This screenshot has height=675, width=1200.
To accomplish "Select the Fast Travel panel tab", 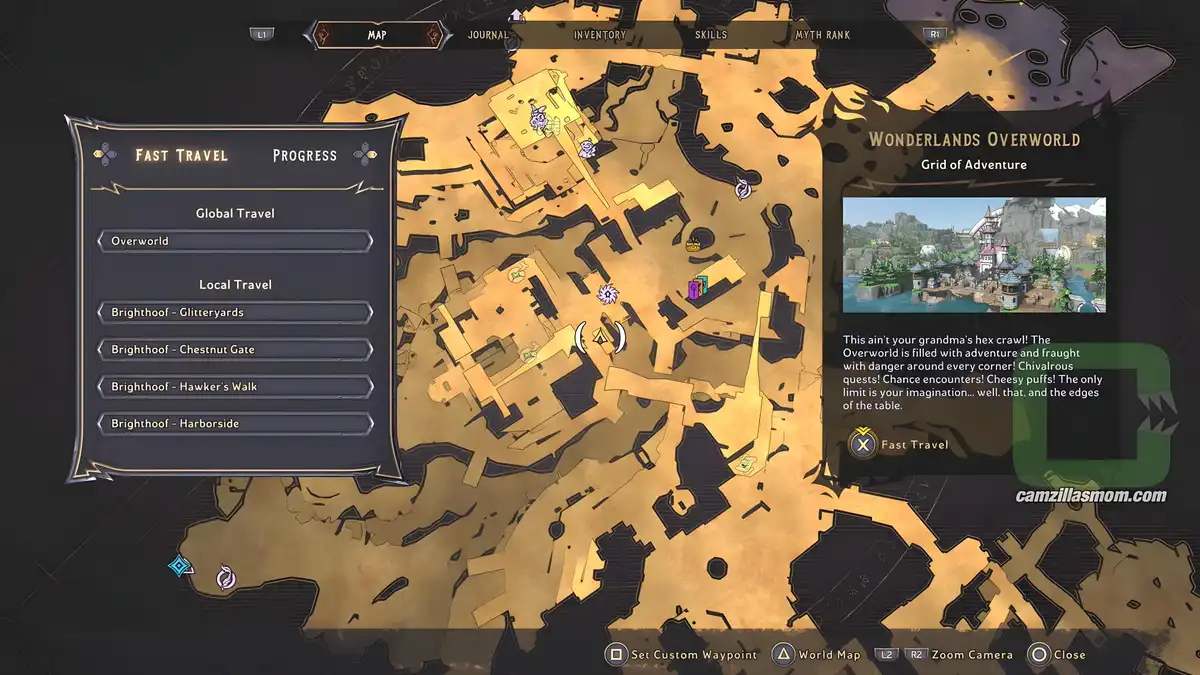I will pos(182,156).
